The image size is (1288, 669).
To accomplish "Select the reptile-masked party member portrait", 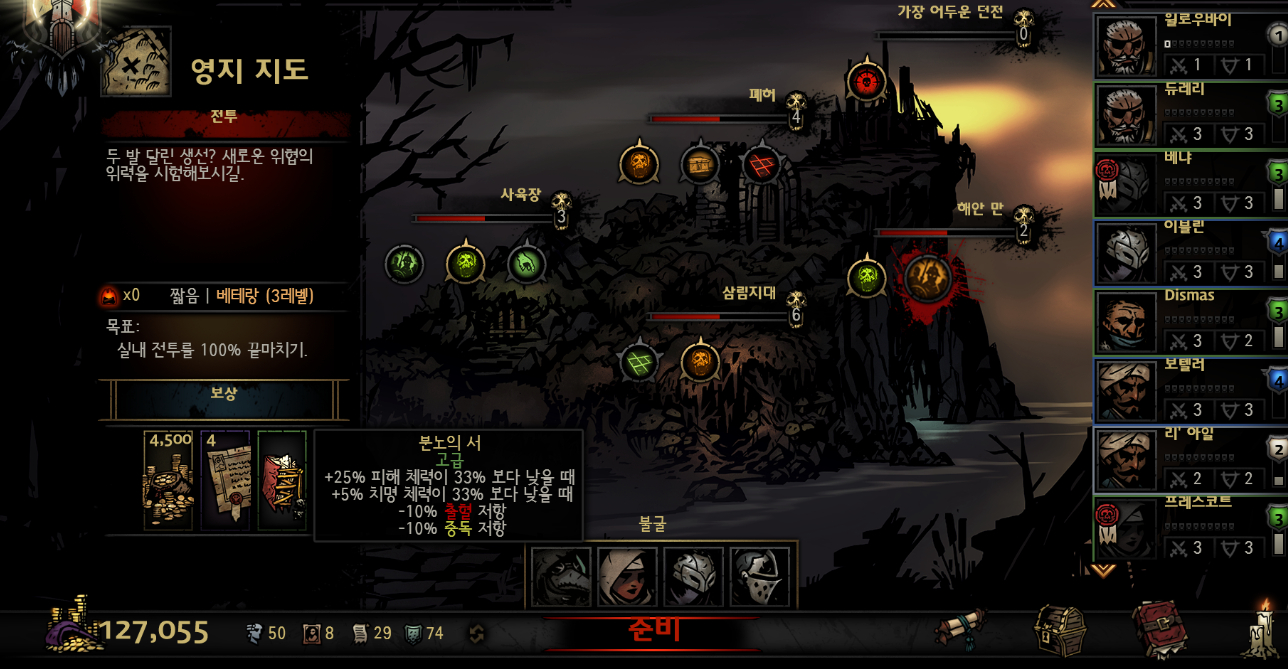I will coord(561,577).
